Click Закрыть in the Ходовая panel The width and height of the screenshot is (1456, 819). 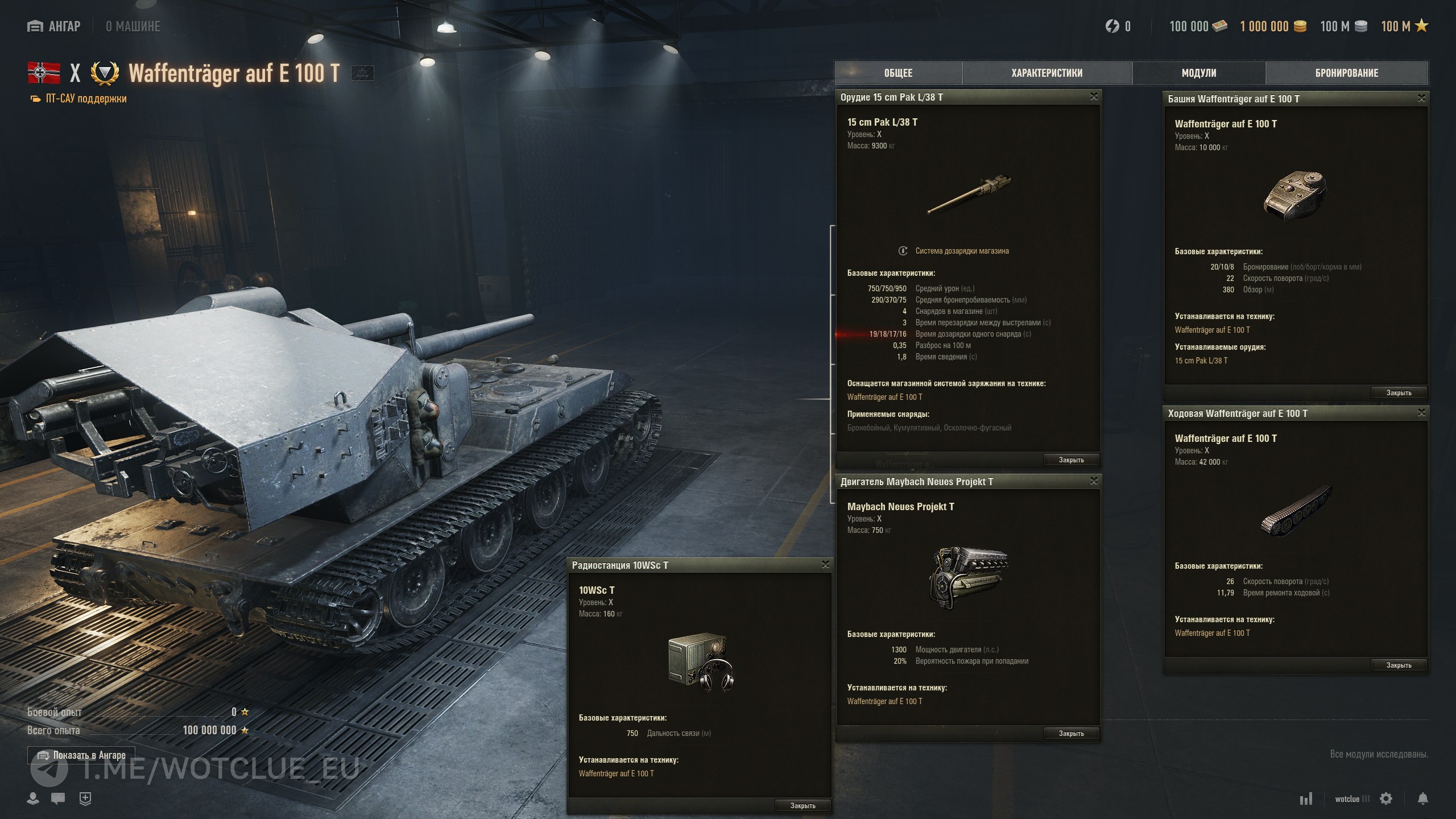[x=1399, y=665]
